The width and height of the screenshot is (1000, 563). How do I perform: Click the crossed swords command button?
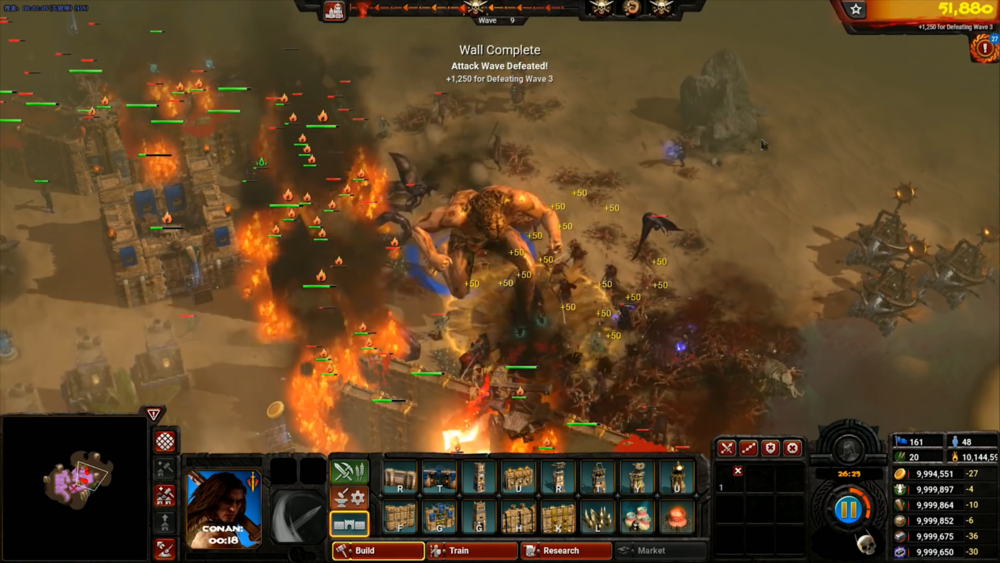[727, 449]
